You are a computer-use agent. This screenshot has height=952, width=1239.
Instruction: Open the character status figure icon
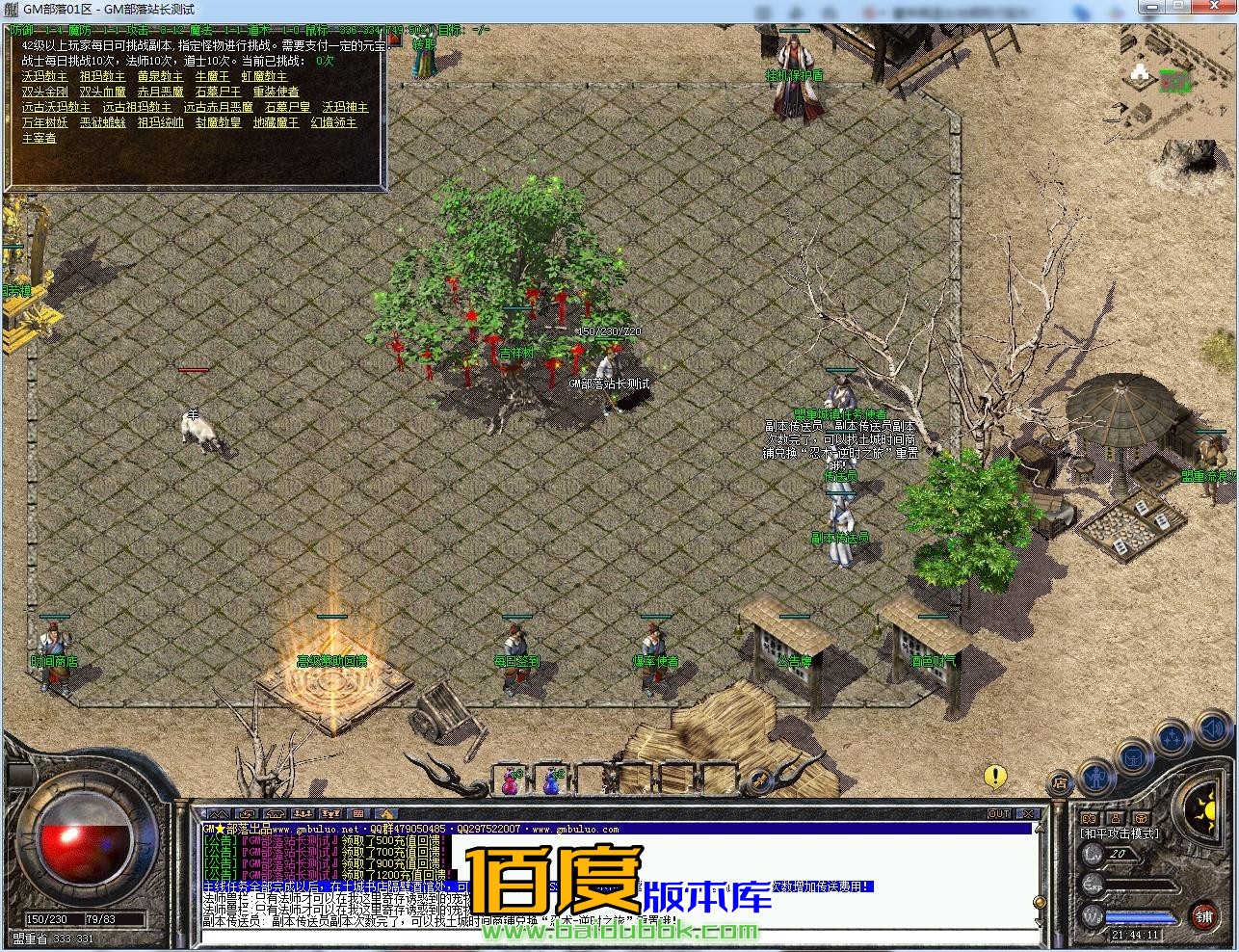1096,777
